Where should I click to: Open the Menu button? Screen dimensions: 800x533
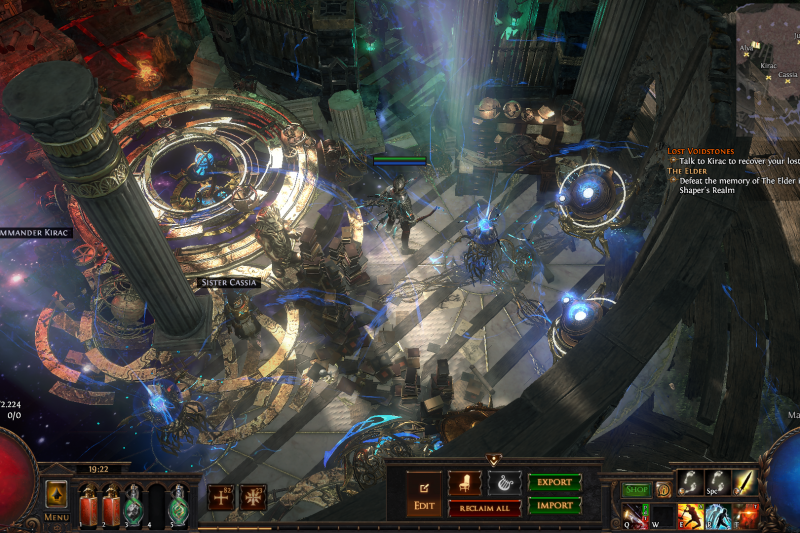(56, 499)
